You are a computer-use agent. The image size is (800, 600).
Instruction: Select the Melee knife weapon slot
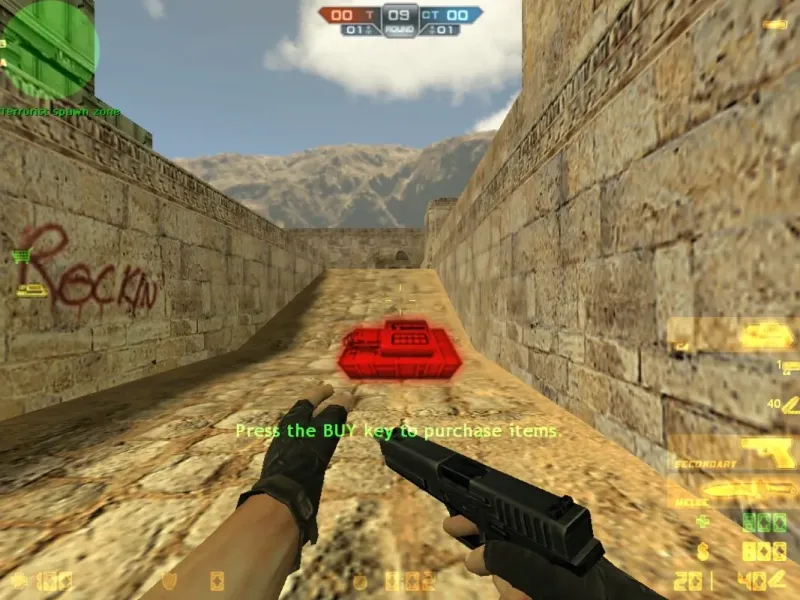[x=734, y=490]
